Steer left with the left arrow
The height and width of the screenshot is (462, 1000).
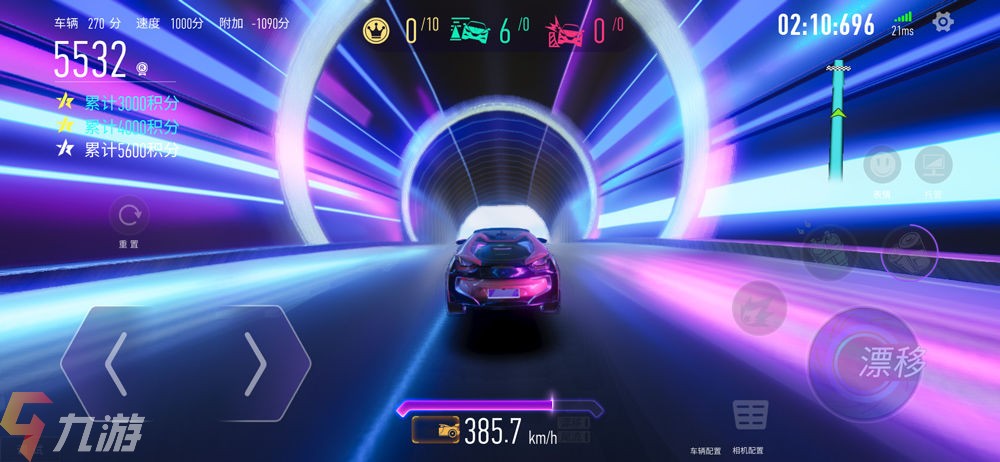coord(115,363)
